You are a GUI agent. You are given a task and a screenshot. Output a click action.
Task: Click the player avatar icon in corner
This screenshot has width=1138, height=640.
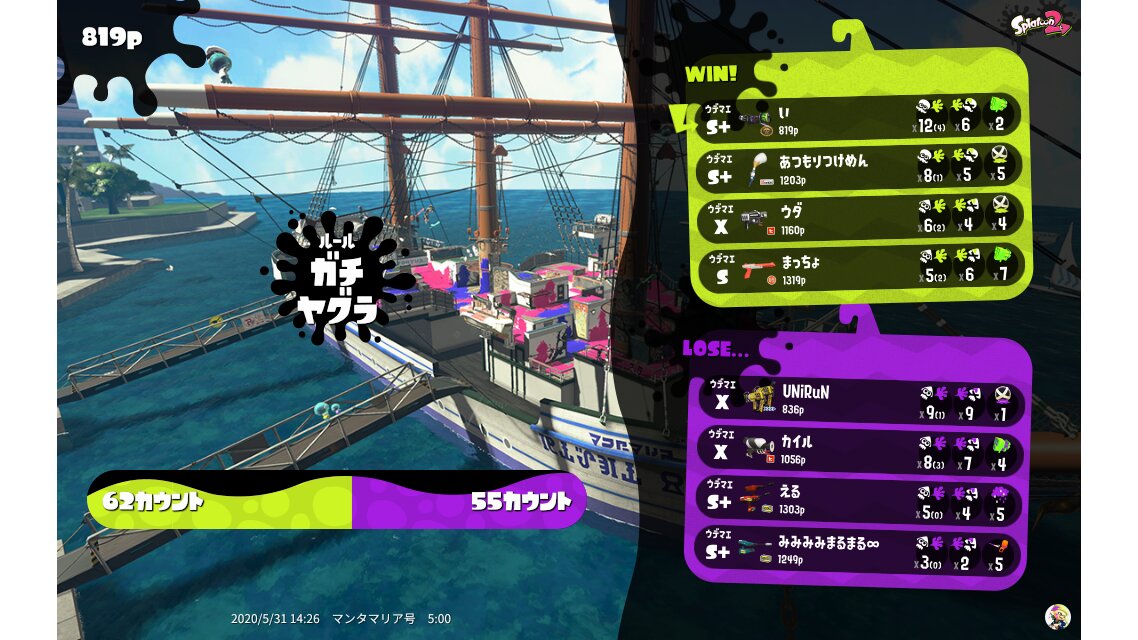[x=1057, y=616]
